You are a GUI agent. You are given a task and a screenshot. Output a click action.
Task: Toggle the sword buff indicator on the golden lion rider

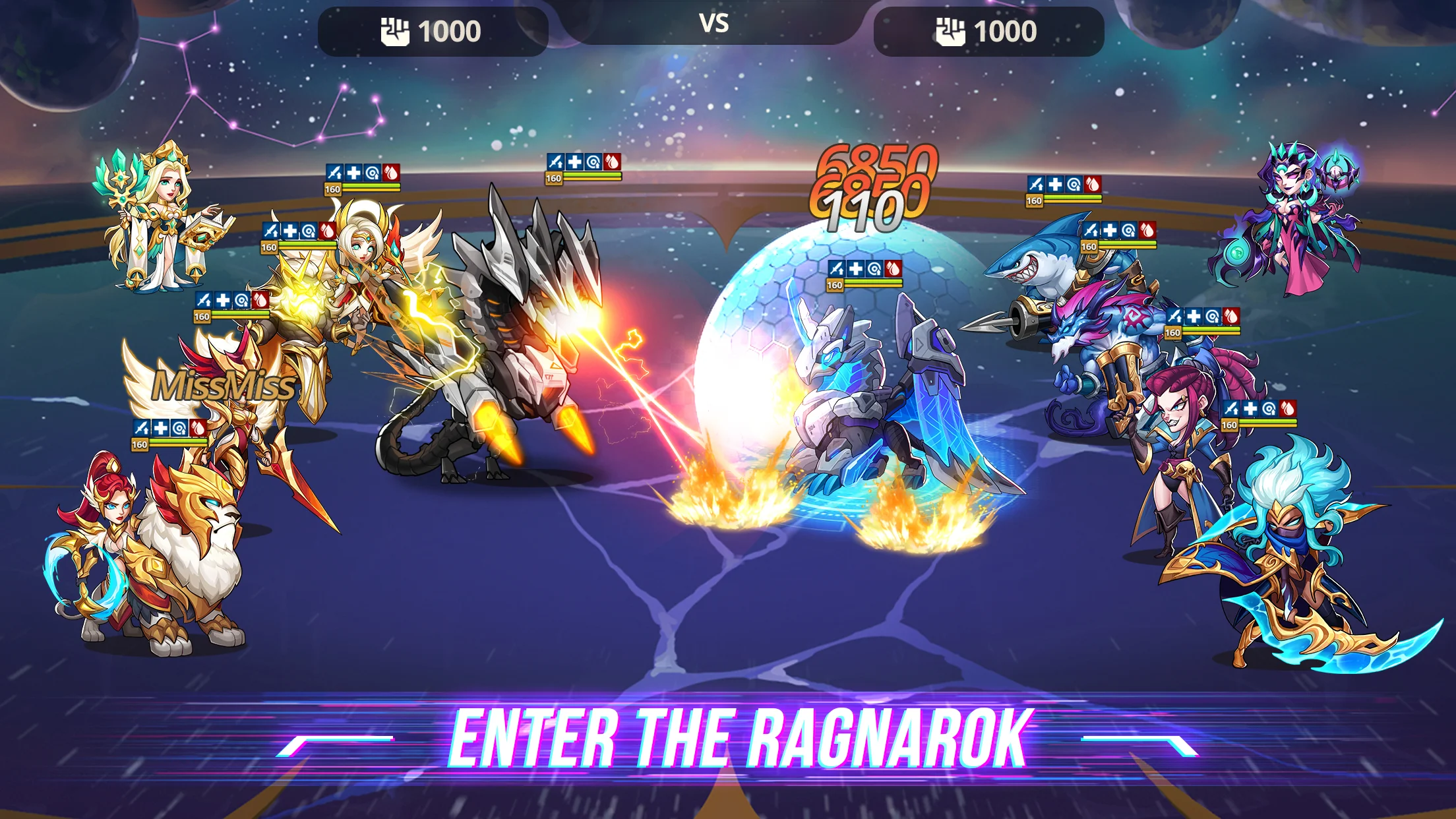click(x=142, y=428)
